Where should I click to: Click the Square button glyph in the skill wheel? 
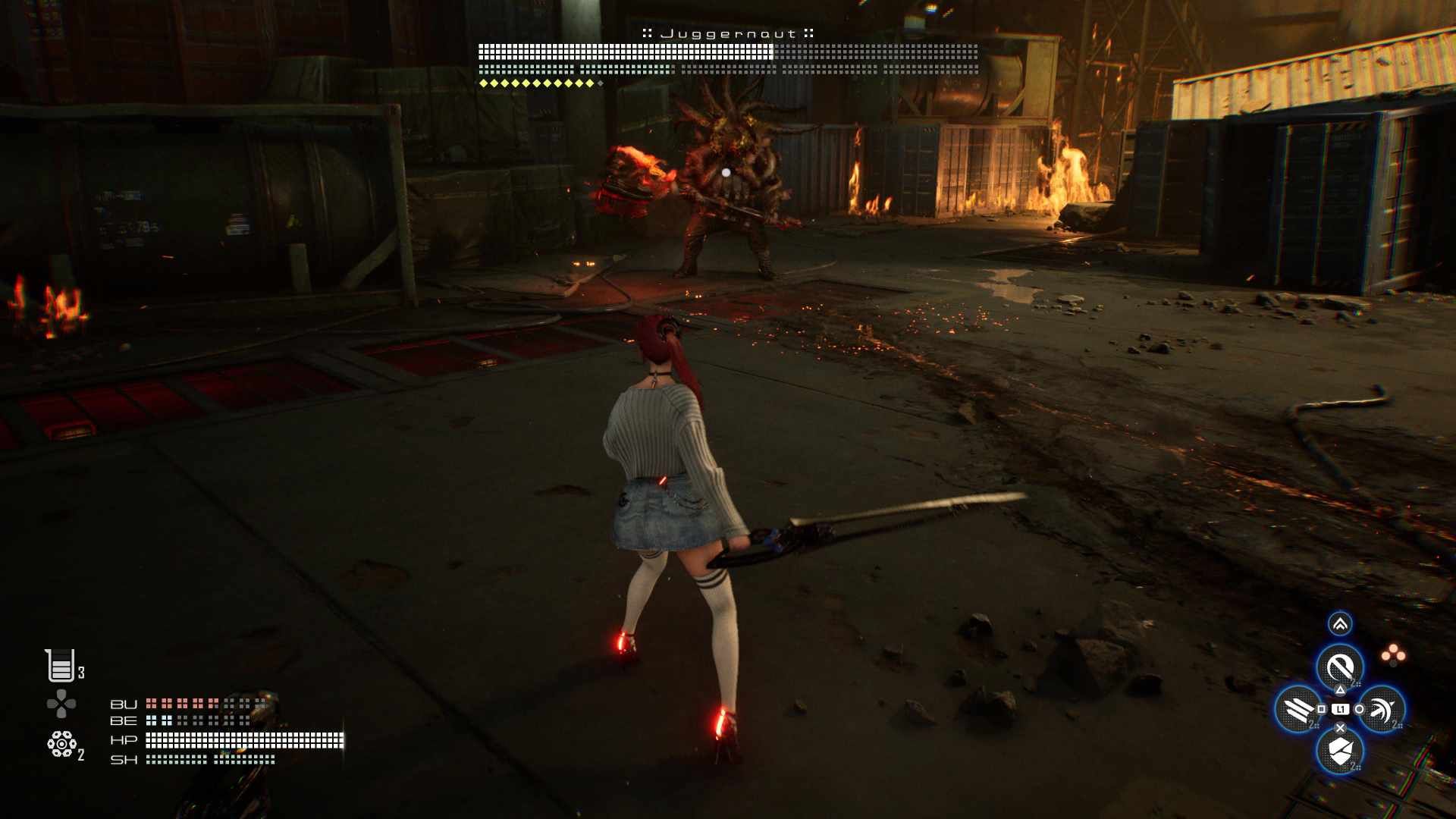[x=1321, y=709]
